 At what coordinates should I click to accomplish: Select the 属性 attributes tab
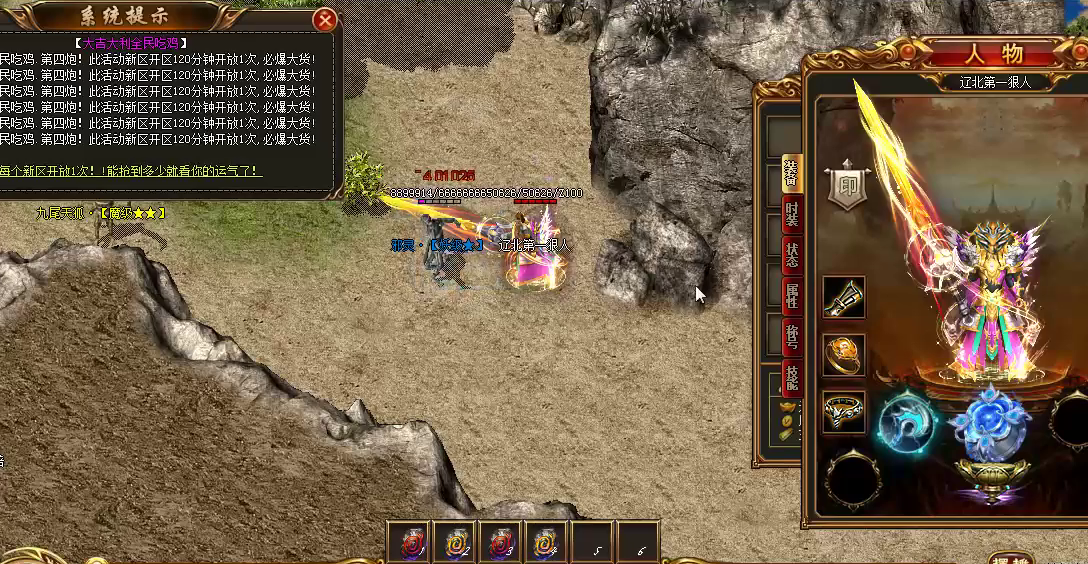pos(791,295)
